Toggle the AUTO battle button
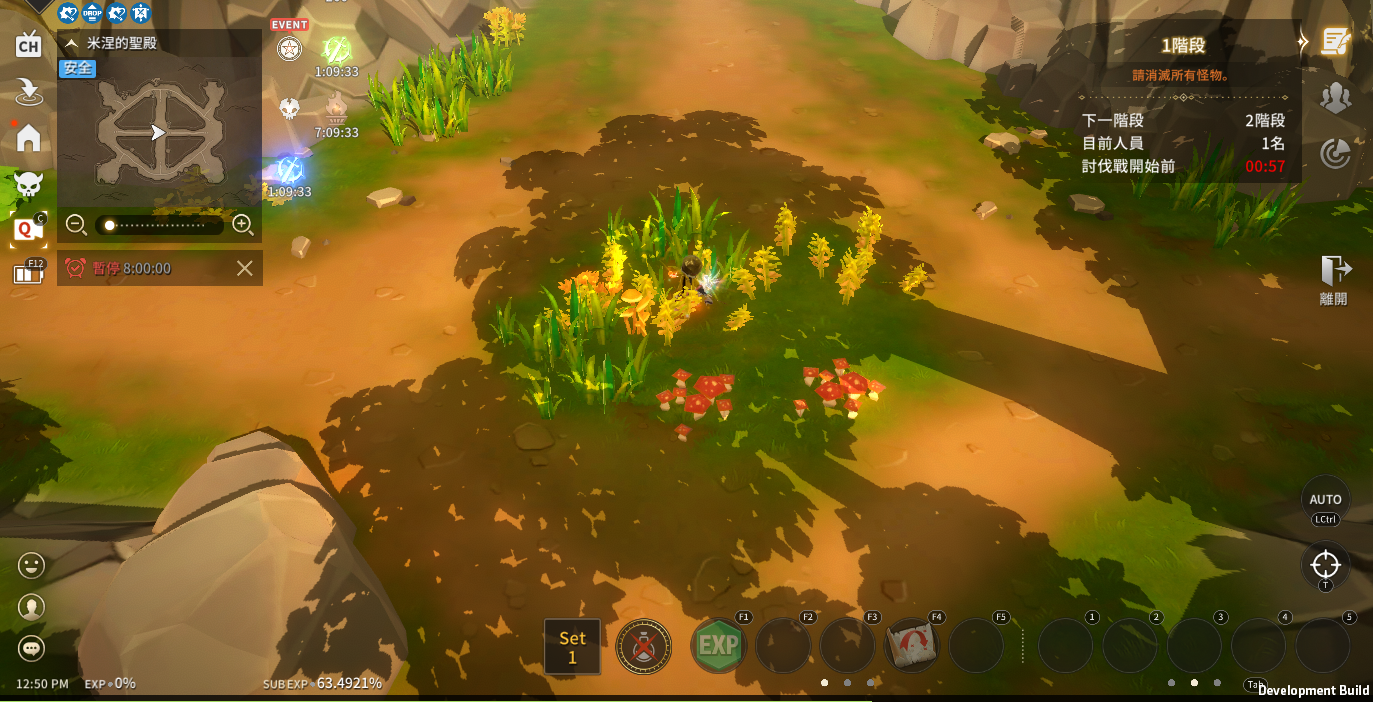 pyautogui.click(x=1325, y=499)
